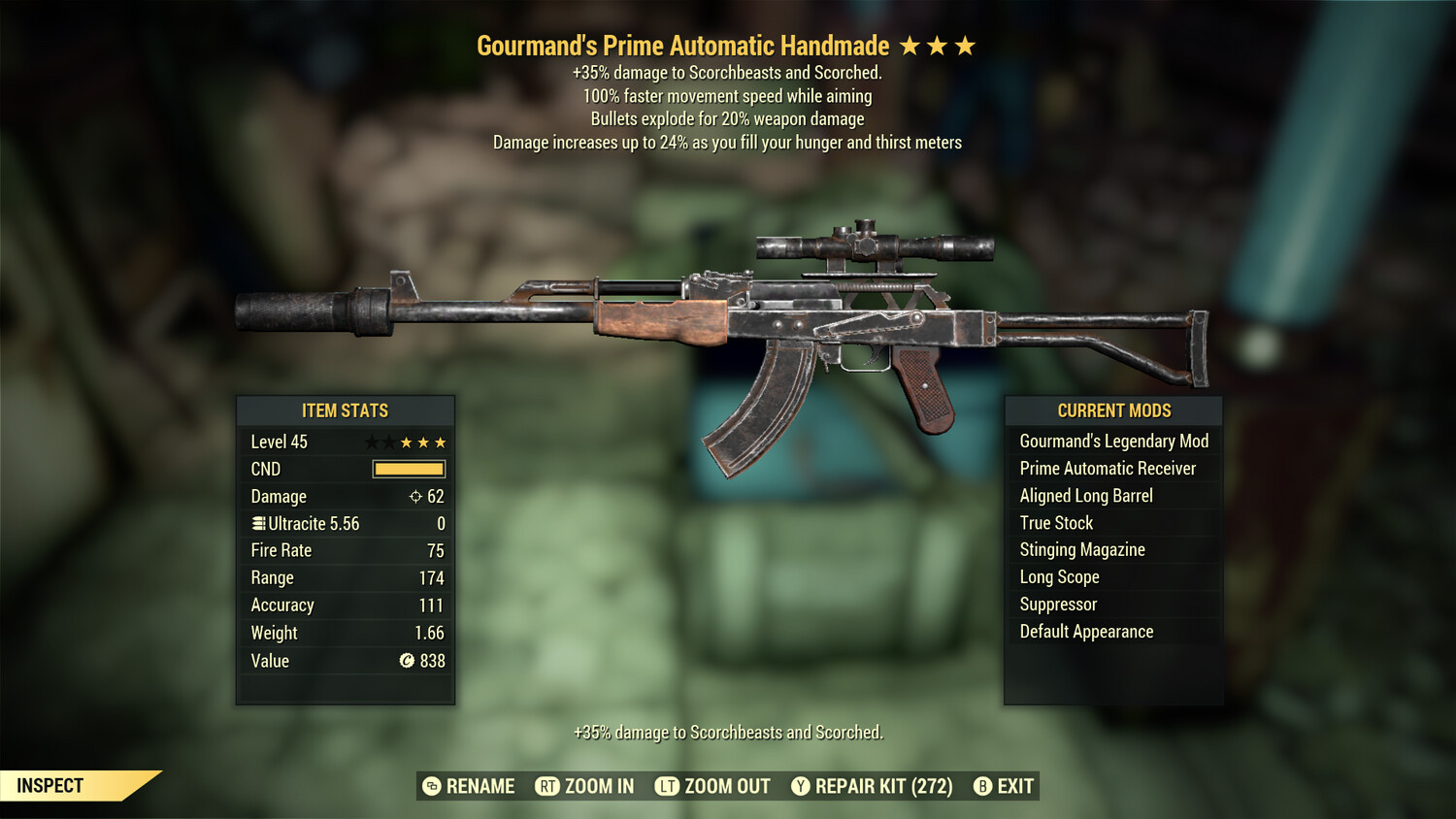The image size is (1456, 819).
Task: Select the Gourmand's Legendary Mod entry
Action: [x=1113, y=441]
